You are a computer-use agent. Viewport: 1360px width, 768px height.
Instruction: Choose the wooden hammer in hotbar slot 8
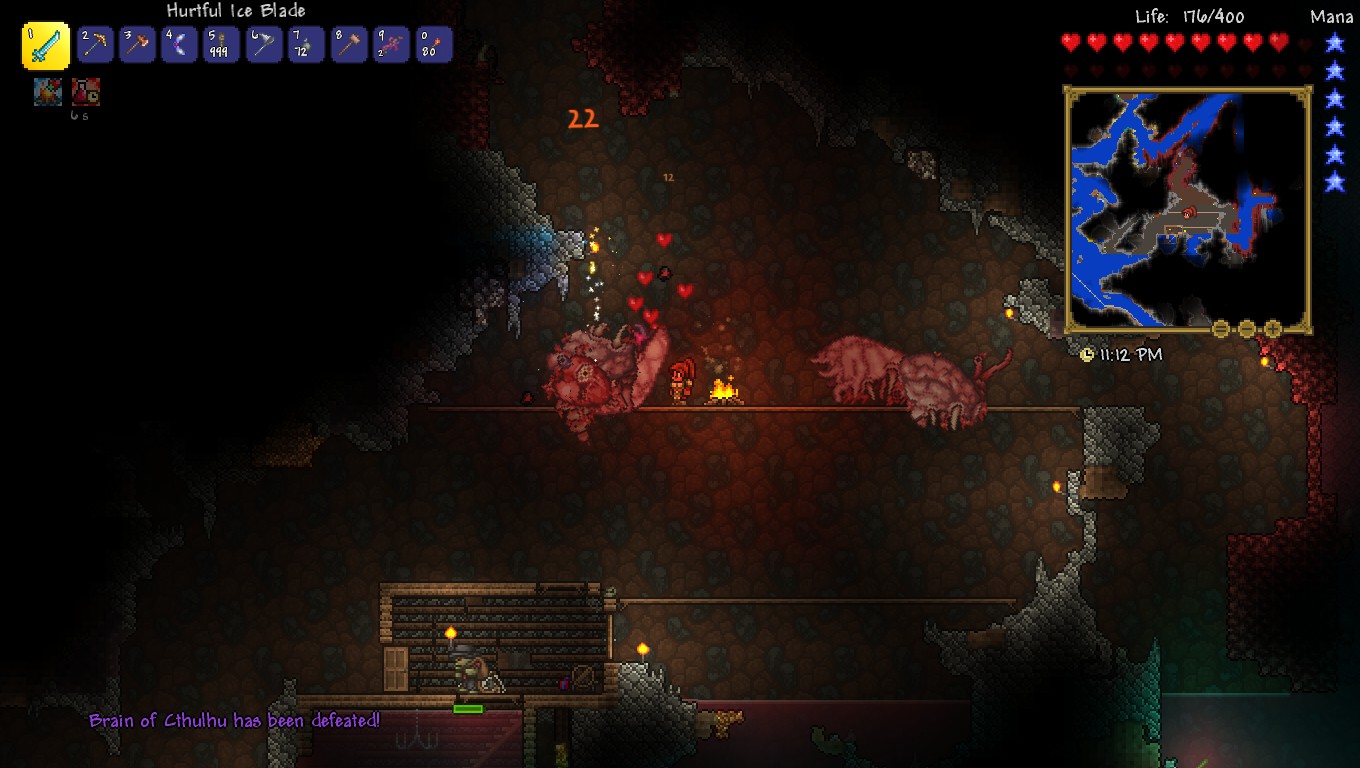[349, 45]
